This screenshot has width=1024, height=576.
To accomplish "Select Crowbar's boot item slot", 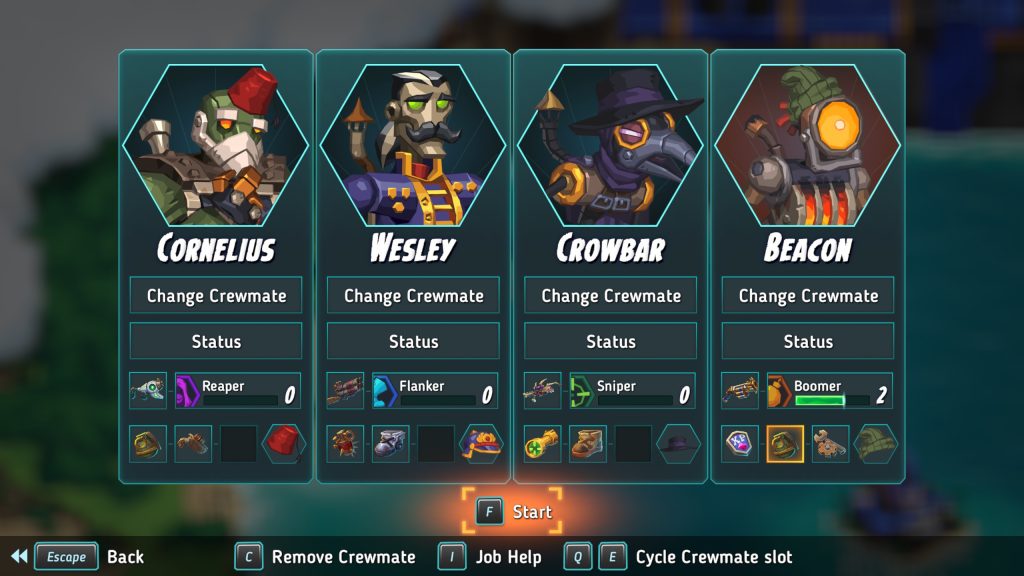I will (x=587, y=444).
